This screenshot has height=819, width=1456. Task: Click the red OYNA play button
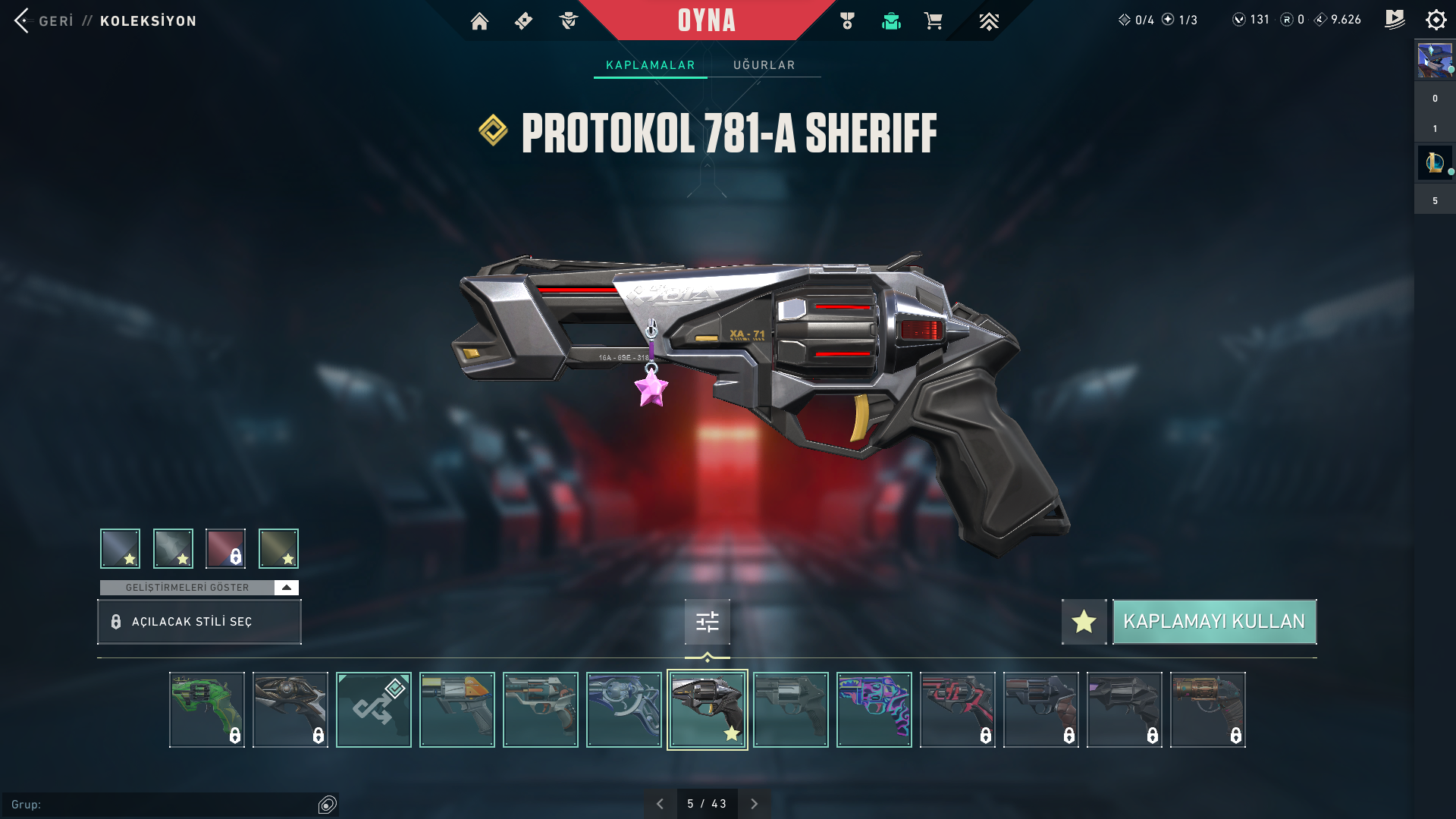(706, 20)
